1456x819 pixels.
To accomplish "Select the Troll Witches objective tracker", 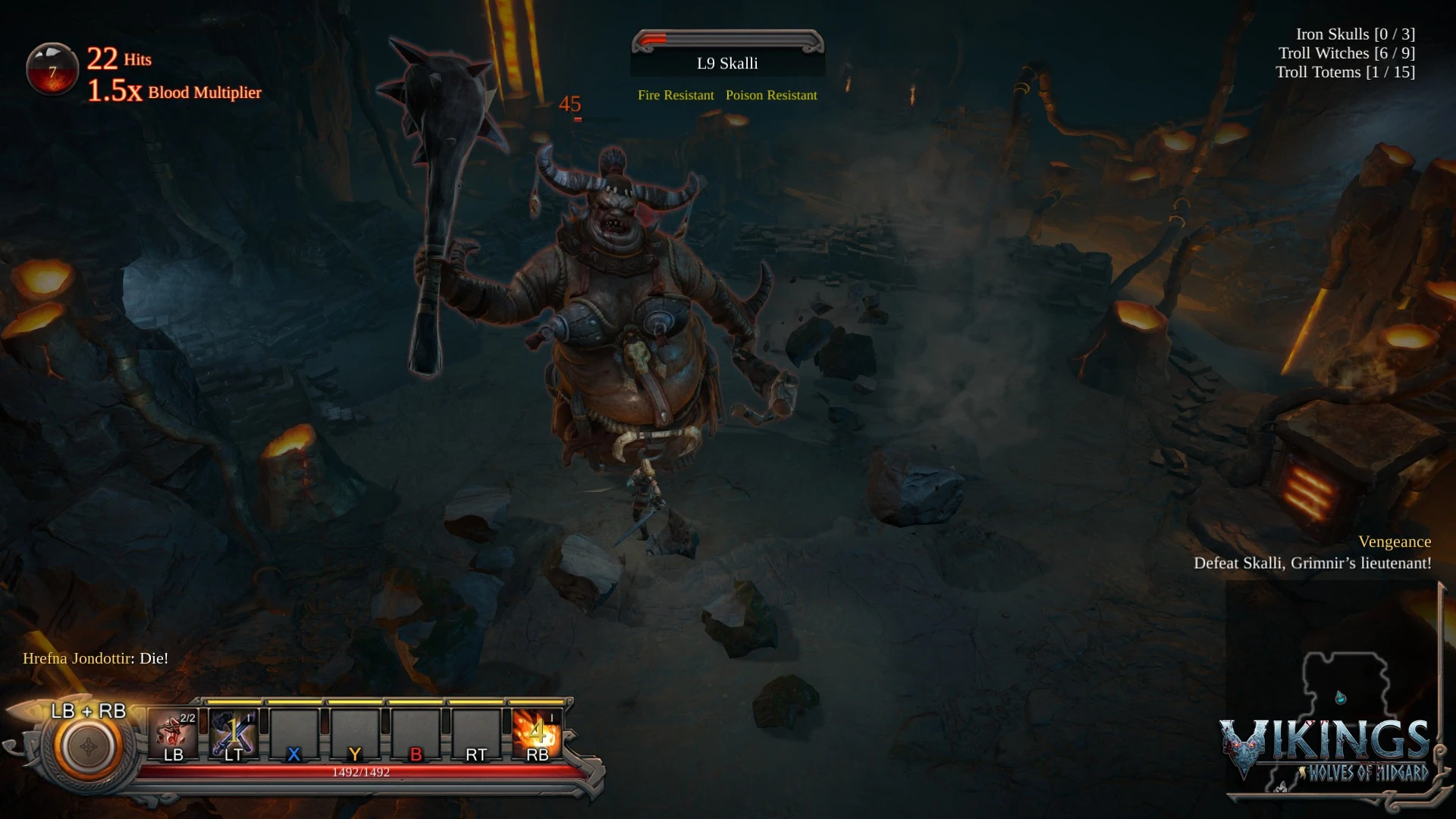I will pos(1346,53).
